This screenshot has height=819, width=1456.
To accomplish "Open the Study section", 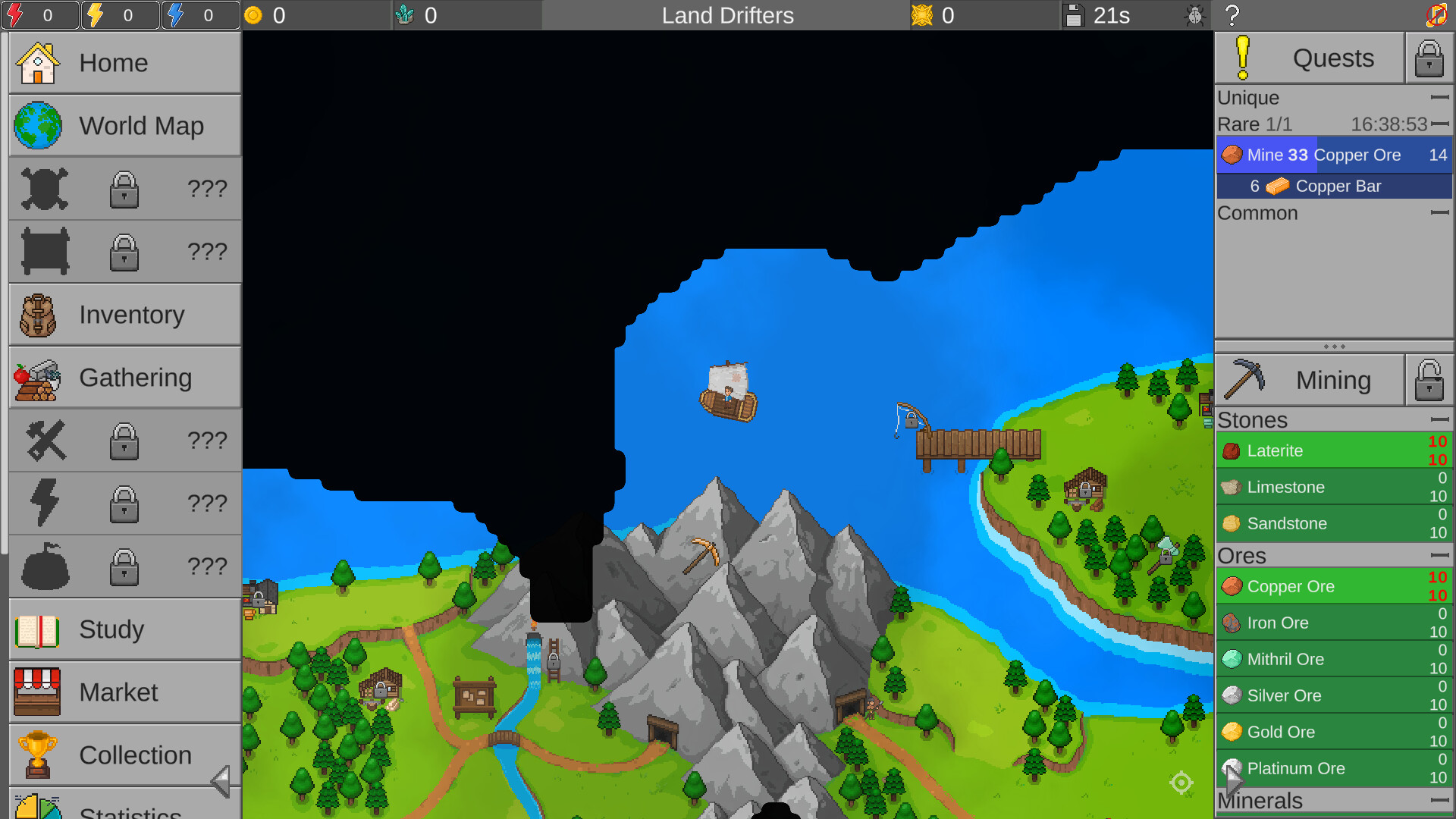I will (124, 629).
